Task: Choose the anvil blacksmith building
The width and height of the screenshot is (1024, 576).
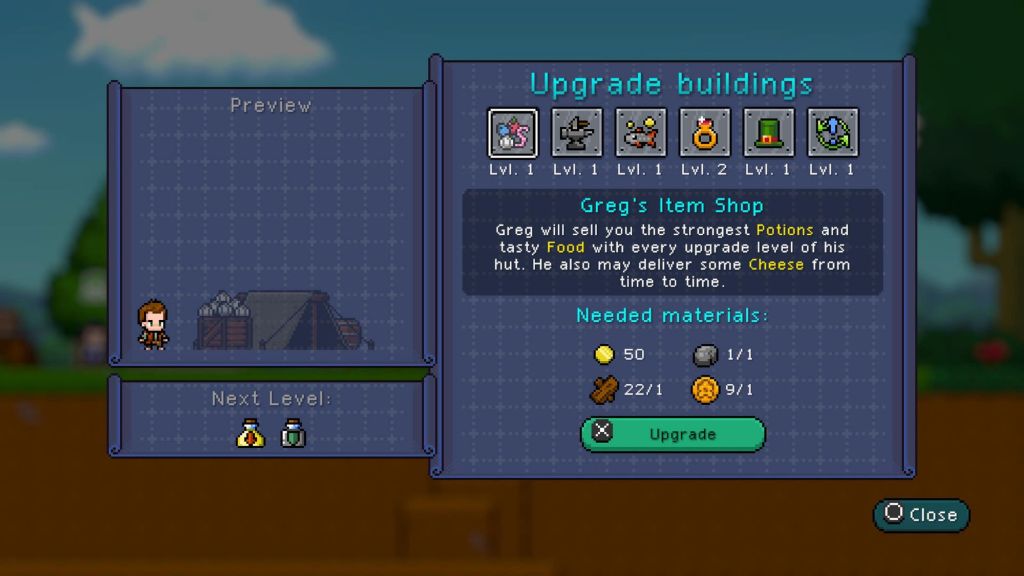Action: click(577, 133)
